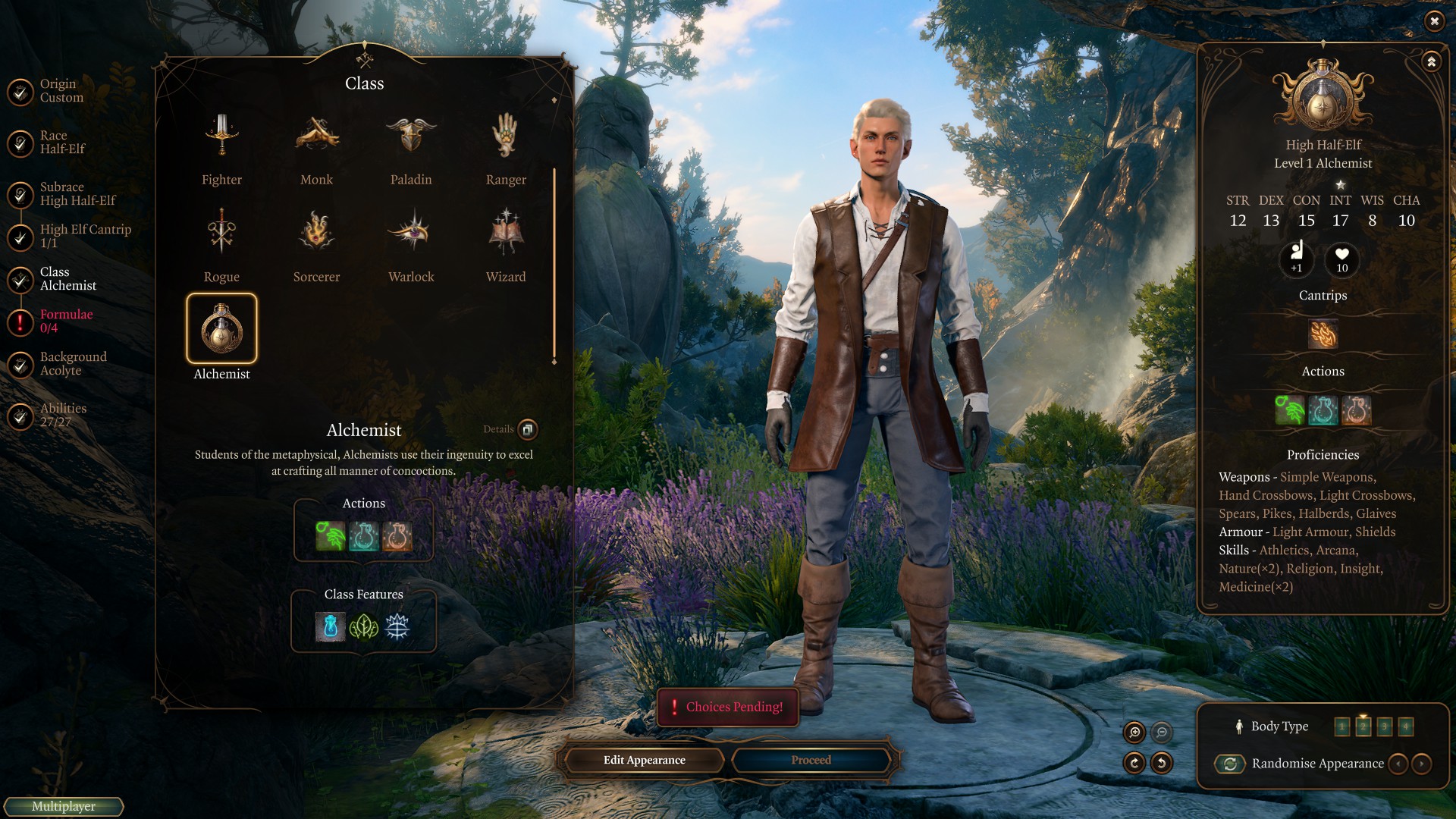Open the Alchemist Details view
The height and width of the screenshot is (819, 1456).
click(x=527, y=429)
